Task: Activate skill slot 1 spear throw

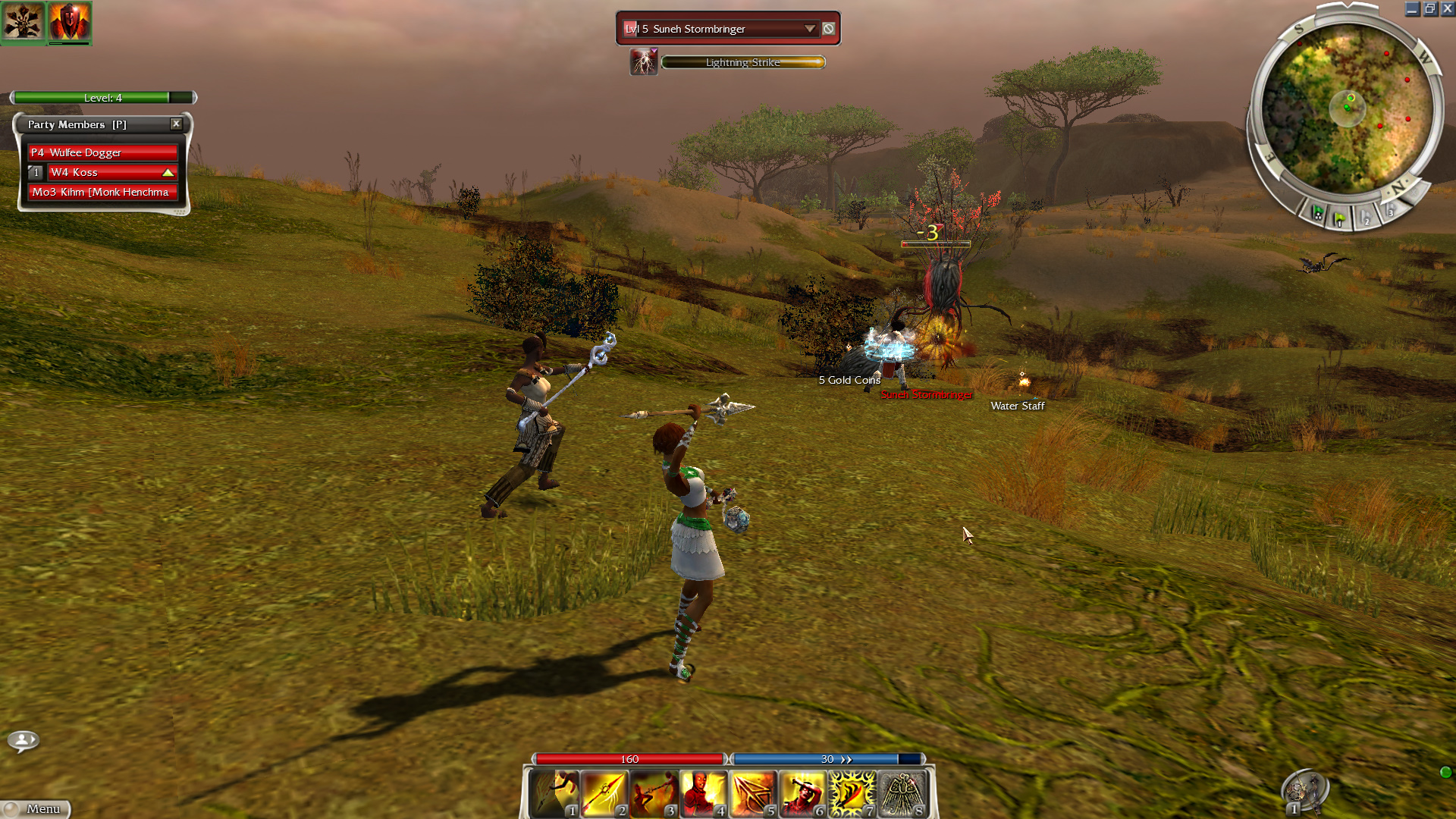Action: pos(554,793)
